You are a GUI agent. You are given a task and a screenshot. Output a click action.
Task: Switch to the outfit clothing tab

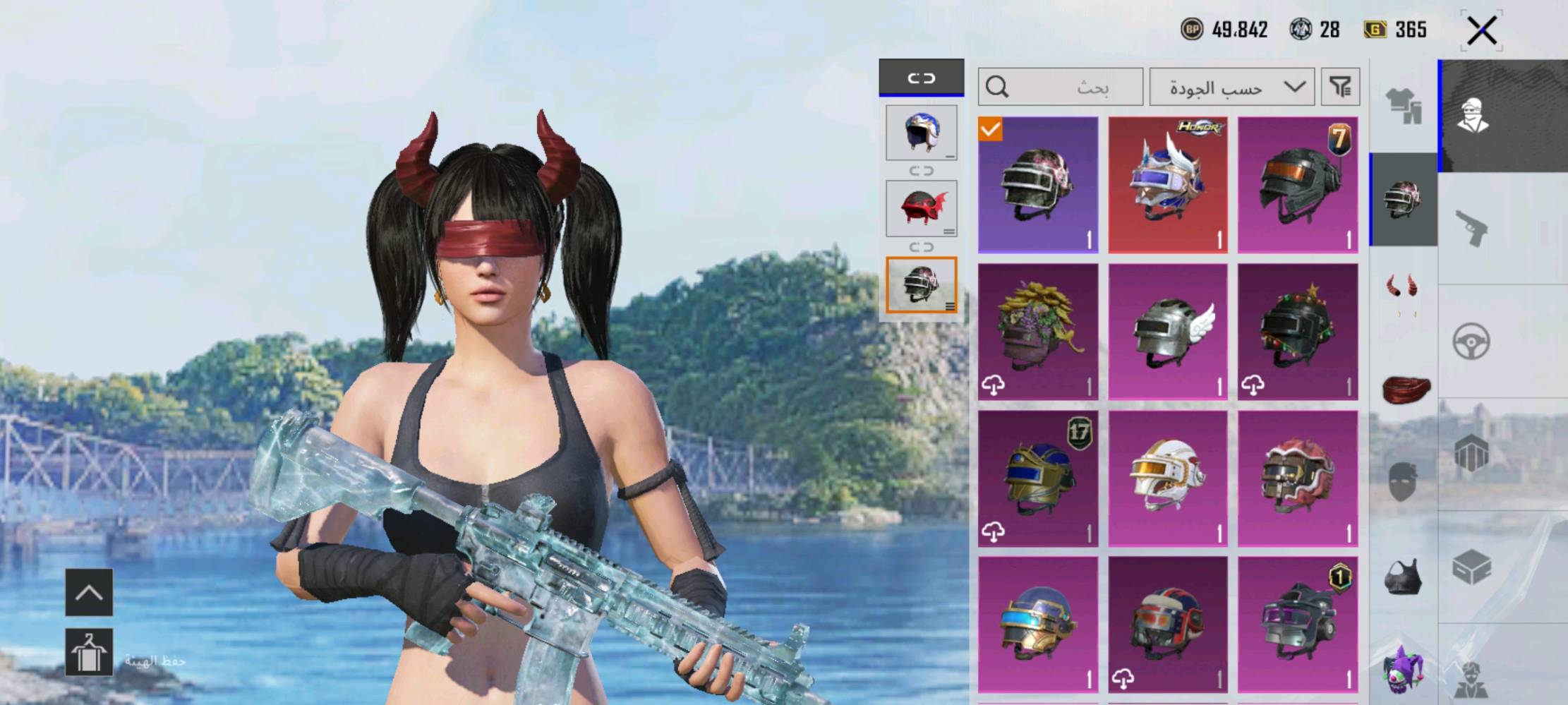(x=1404, y=107)
